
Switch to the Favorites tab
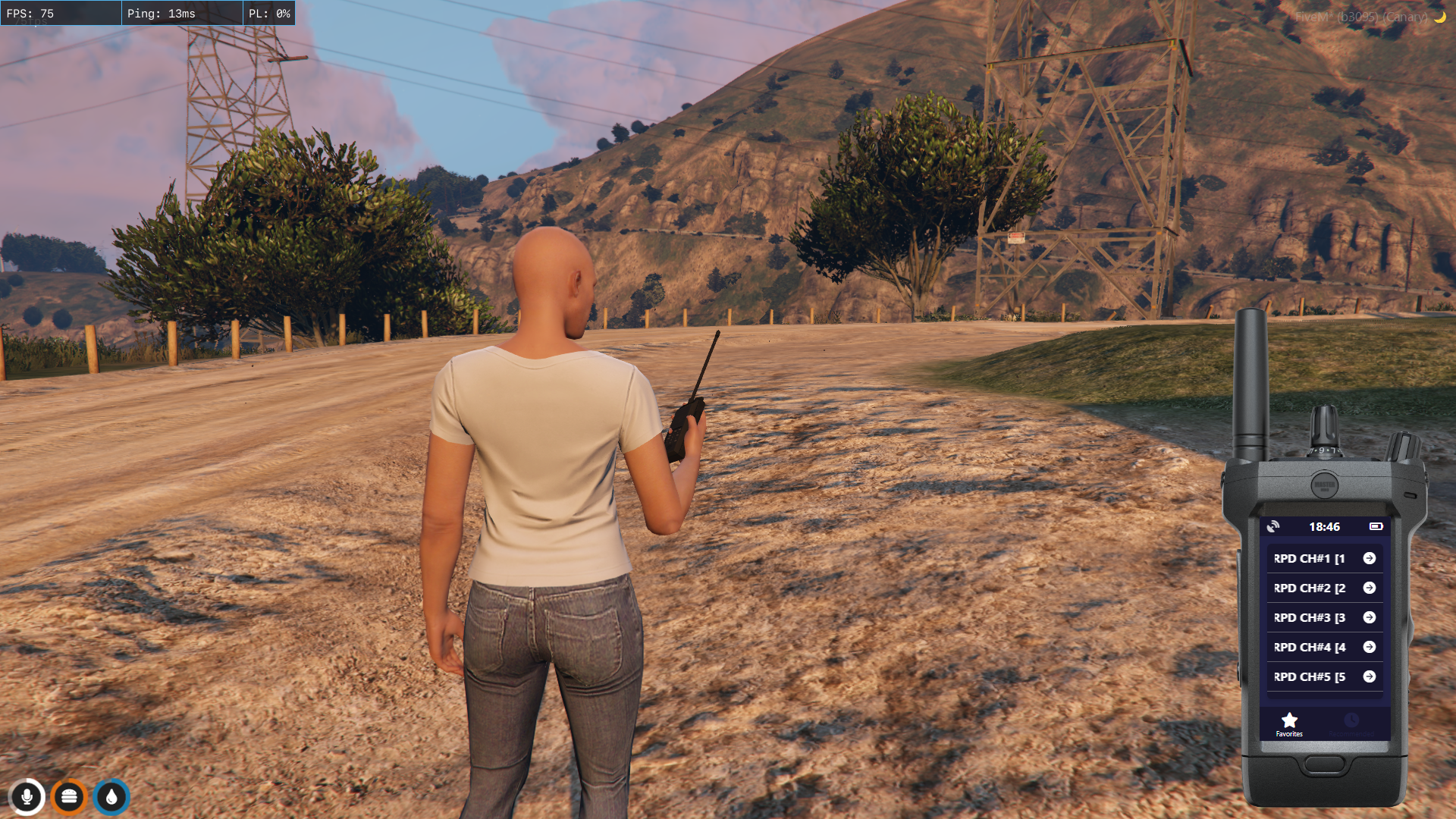pyautogui.click(x=1289, y=724)
